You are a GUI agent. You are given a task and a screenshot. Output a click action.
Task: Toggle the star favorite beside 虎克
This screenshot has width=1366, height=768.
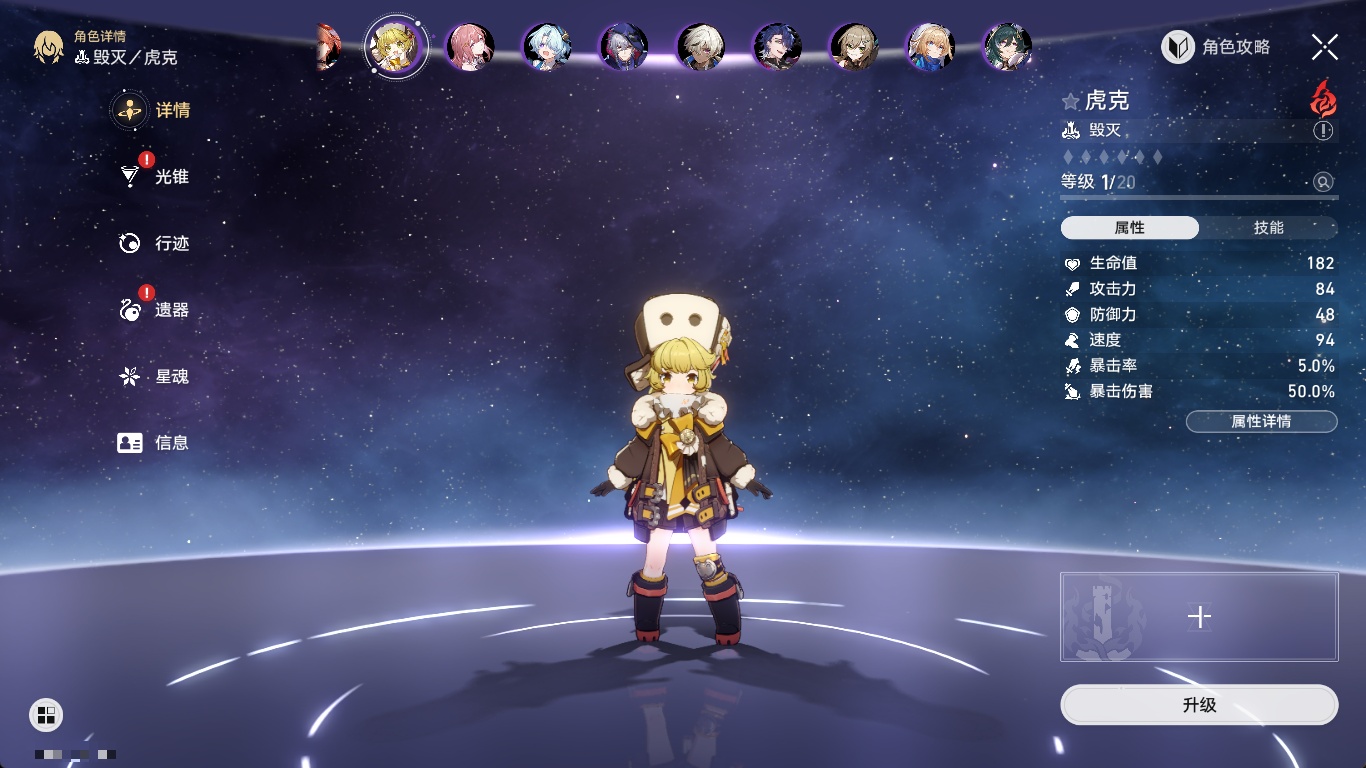pos(1071,101)
